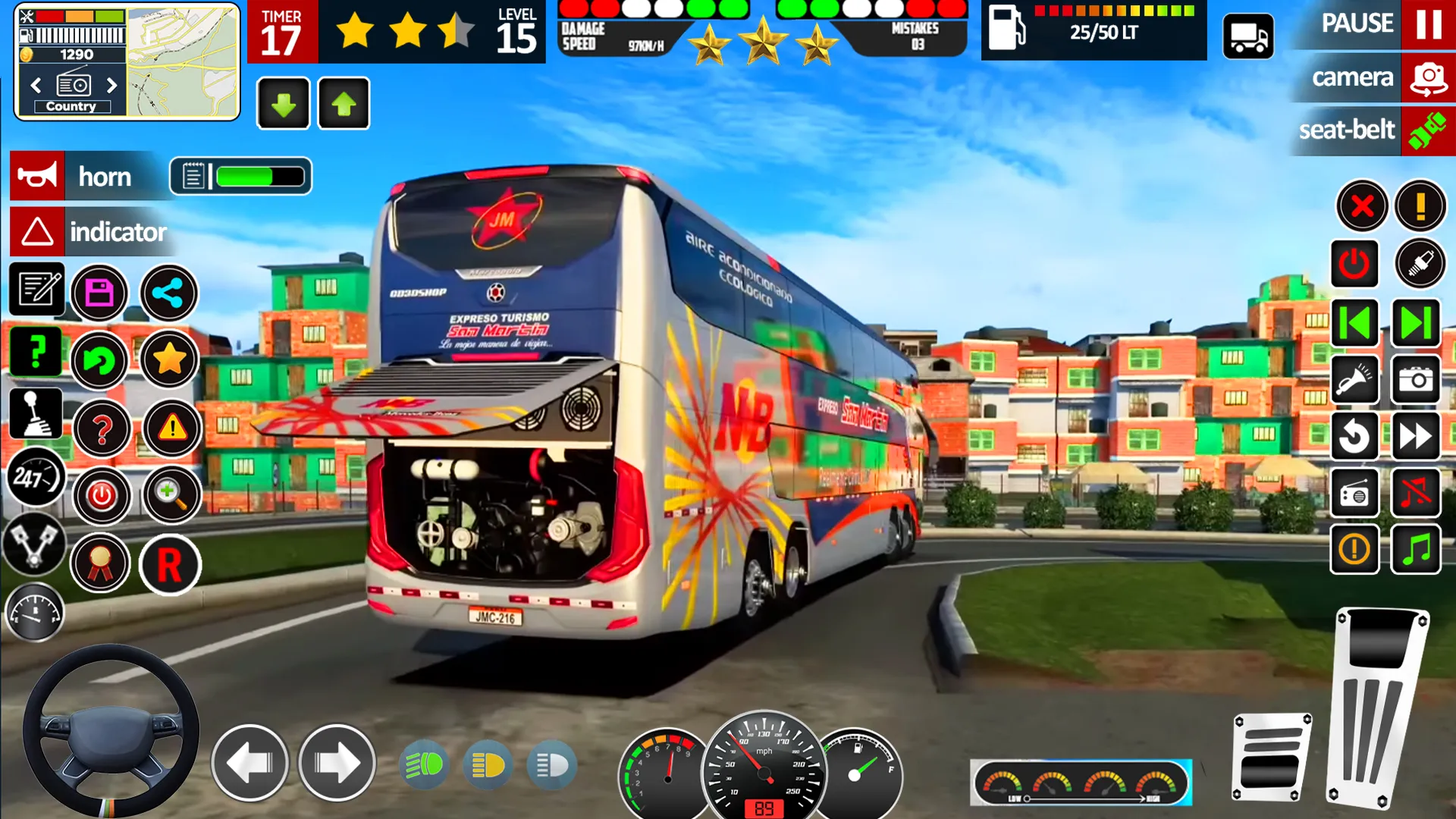Expand map selection with right chevron near Country
Viewport: 1456px width, 819px height.
coord(114,86)
